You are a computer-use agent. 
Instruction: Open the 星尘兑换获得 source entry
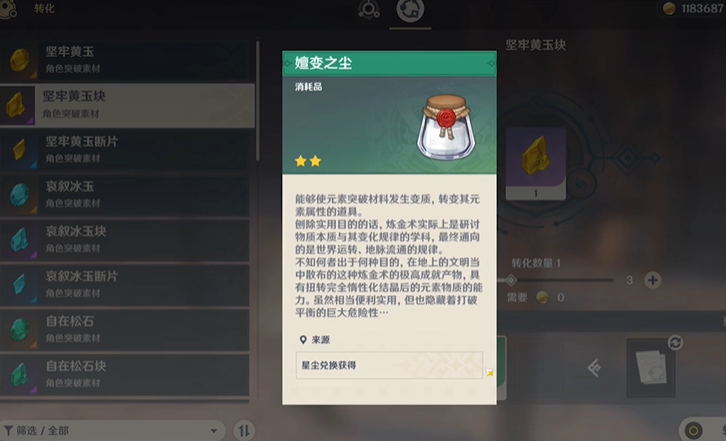[x=390, y=365]
